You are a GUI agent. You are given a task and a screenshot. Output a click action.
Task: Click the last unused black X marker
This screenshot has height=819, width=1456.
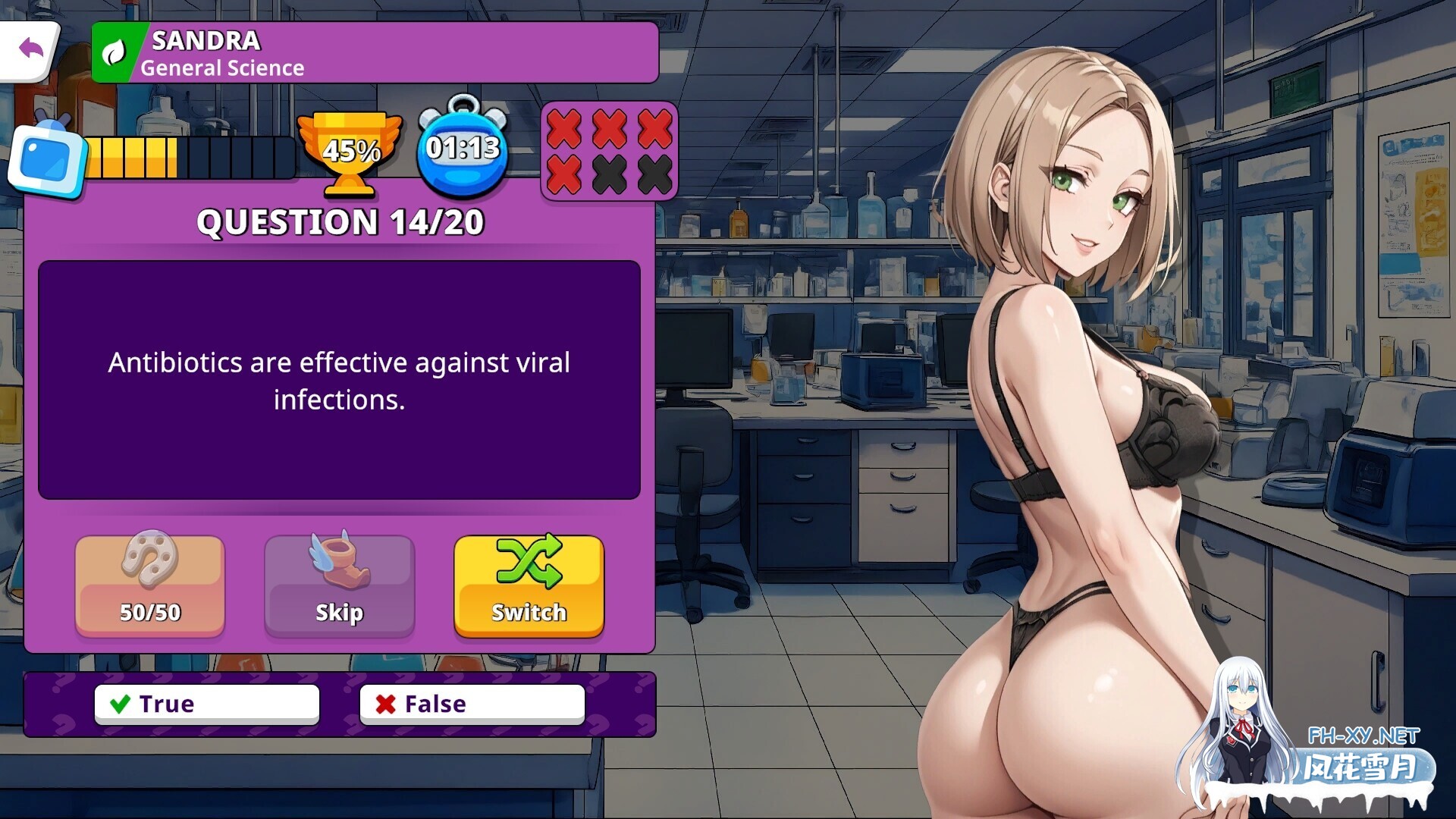coord(648,175)
